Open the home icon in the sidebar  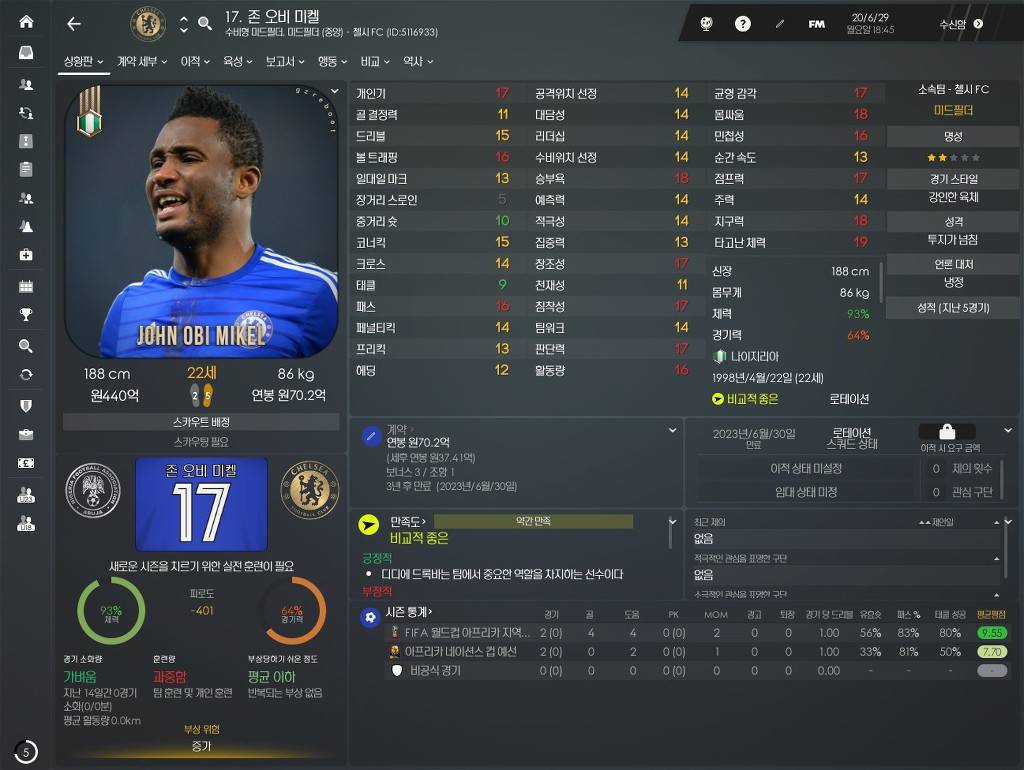(26, 22)
